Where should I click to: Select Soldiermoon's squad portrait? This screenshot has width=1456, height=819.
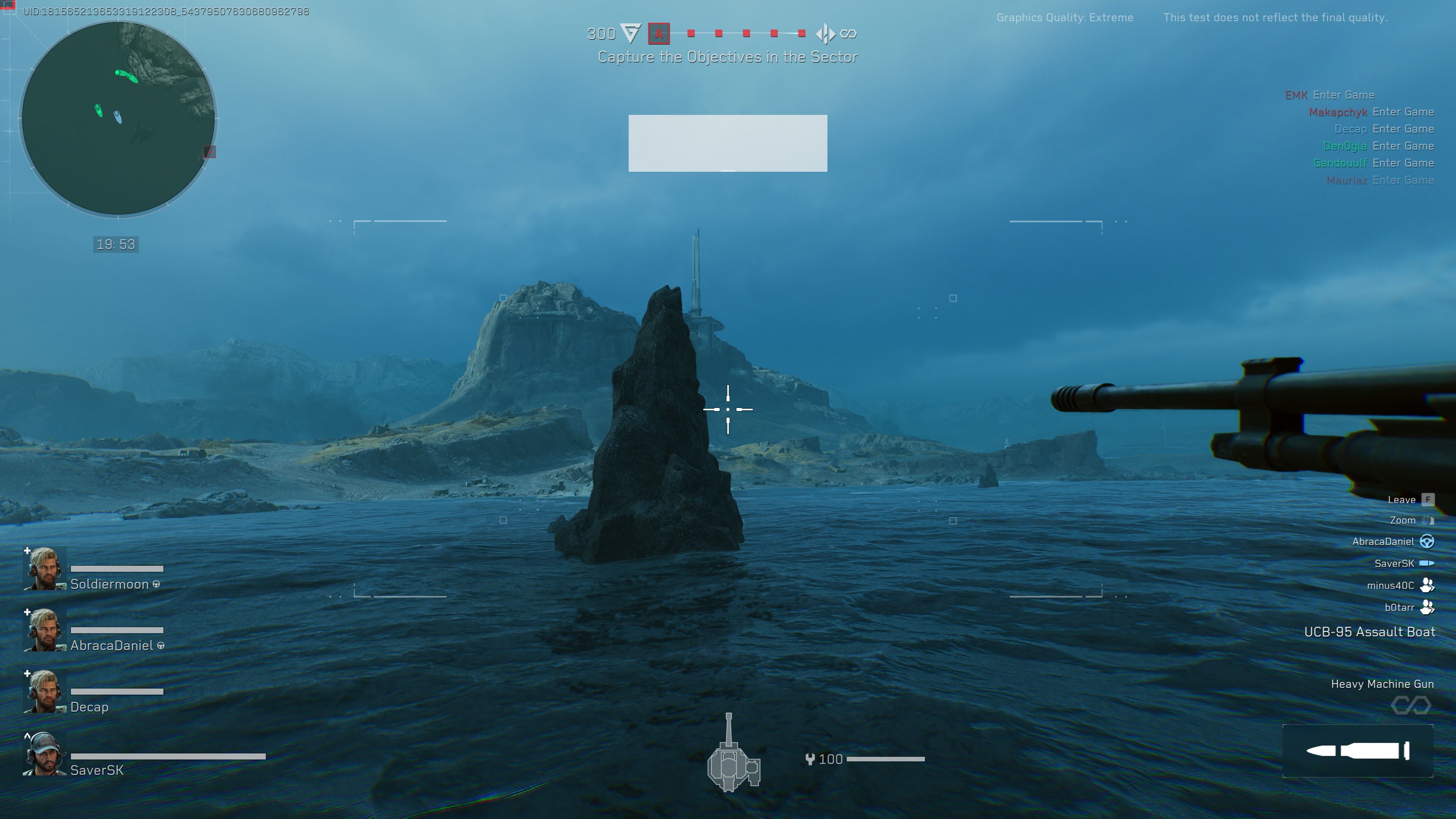[x=45, y=569]
